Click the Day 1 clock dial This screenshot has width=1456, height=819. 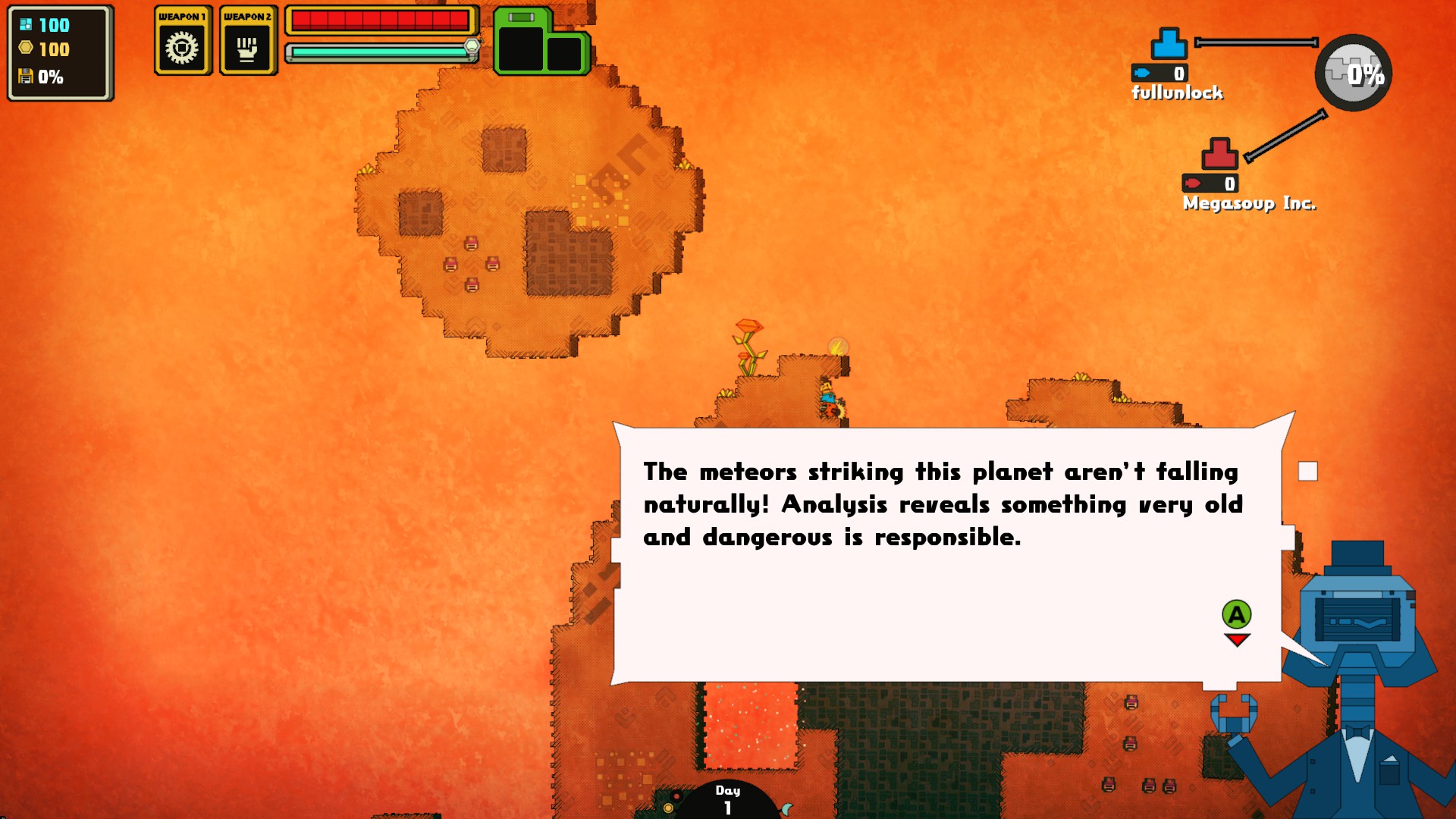(x=727, y=800)
